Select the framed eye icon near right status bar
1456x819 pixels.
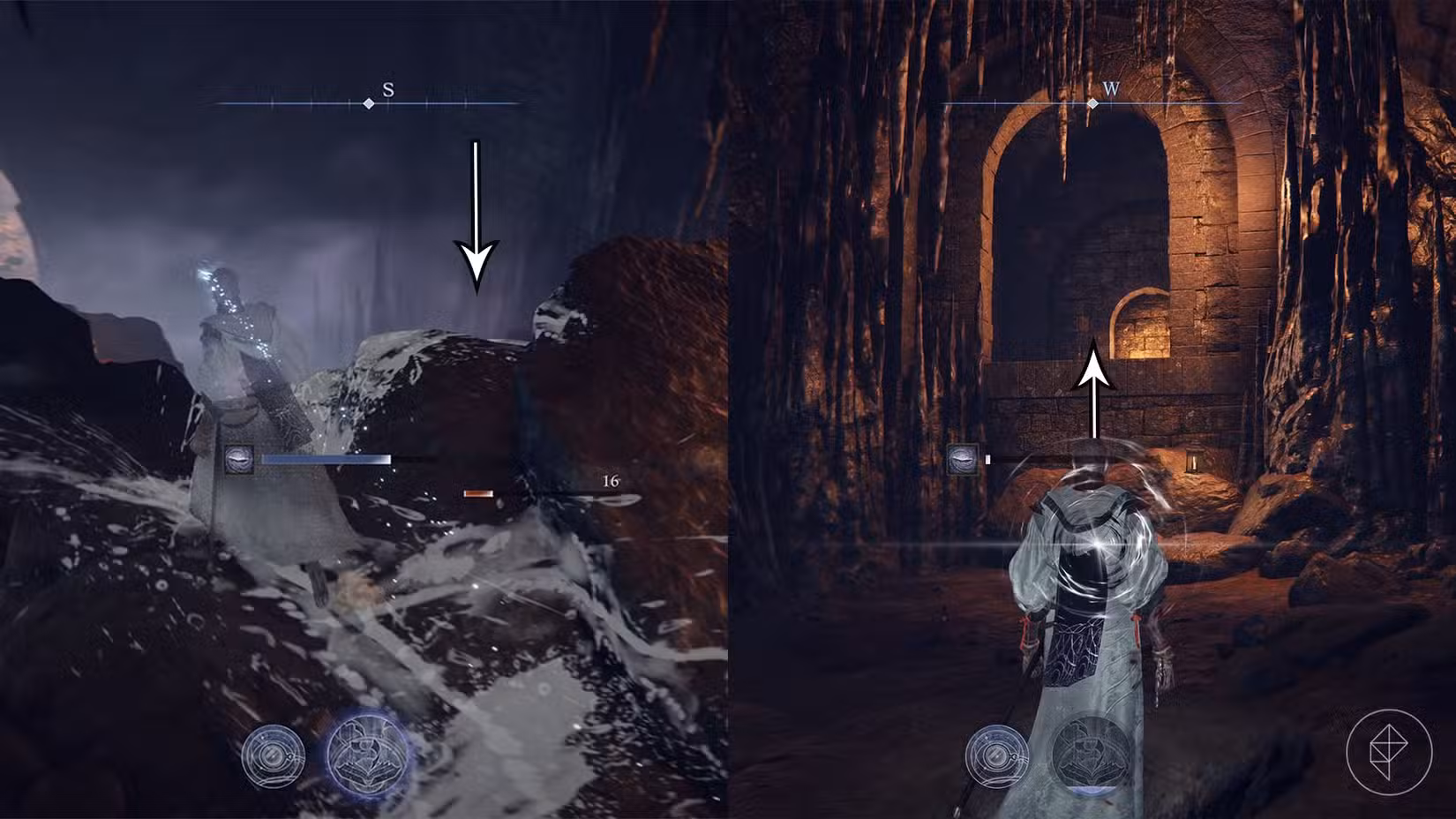(x=962, y=459)
